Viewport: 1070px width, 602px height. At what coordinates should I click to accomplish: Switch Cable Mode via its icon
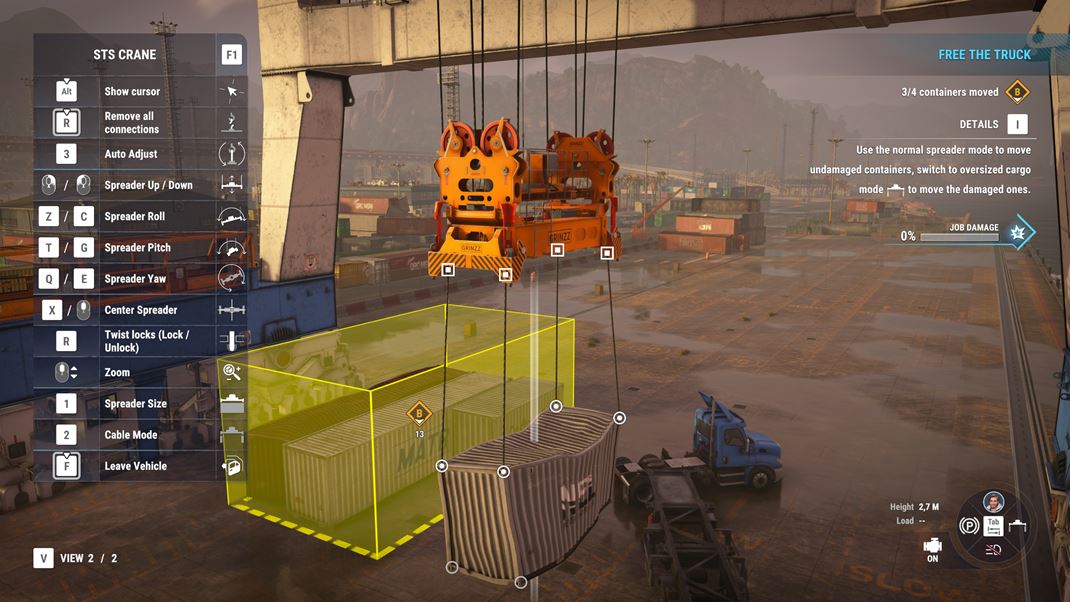pyautogui.click(x=232, y=435)
